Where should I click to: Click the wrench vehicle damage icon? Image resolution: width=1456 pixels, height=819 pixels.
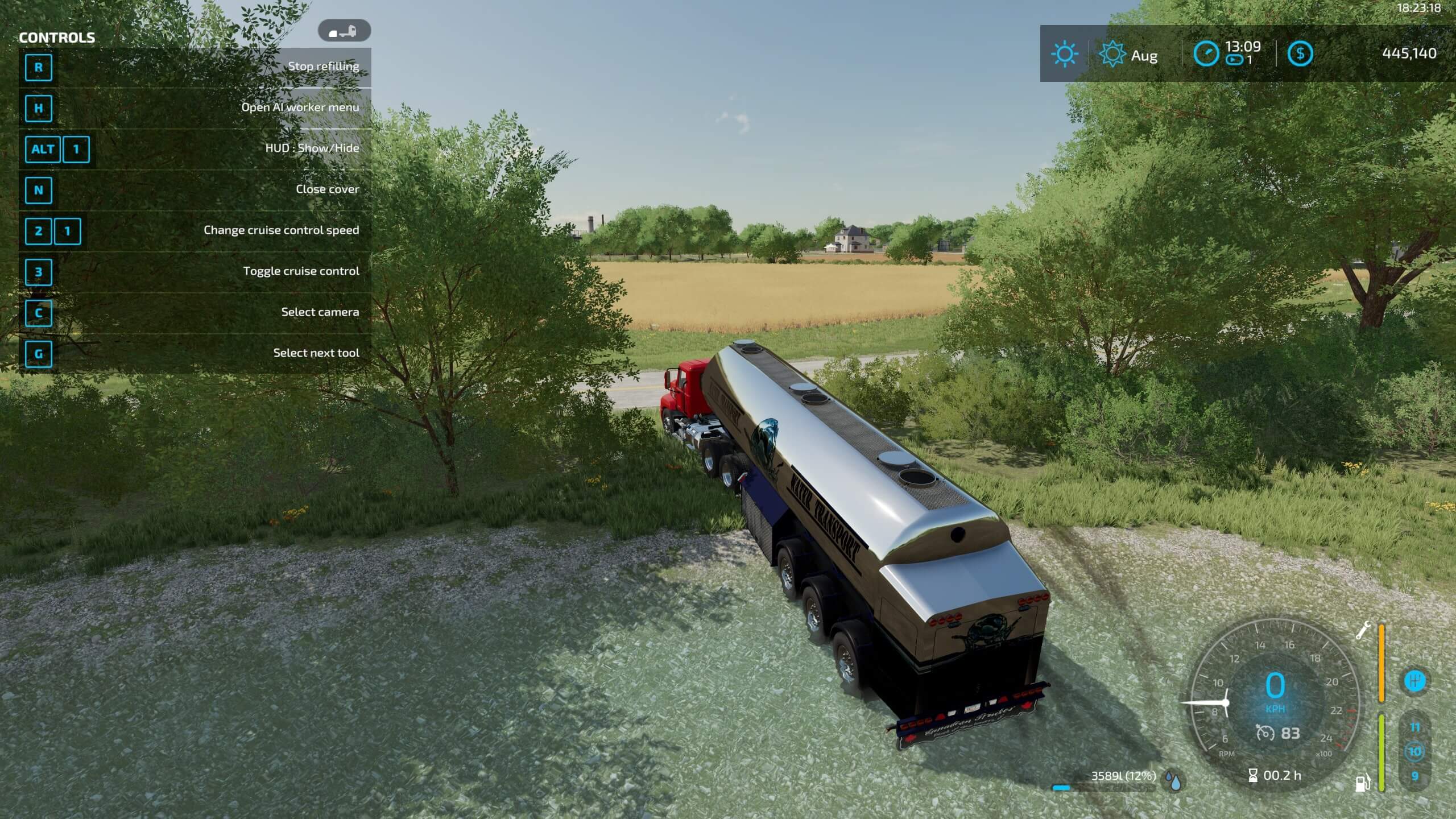pos(1363,631)
